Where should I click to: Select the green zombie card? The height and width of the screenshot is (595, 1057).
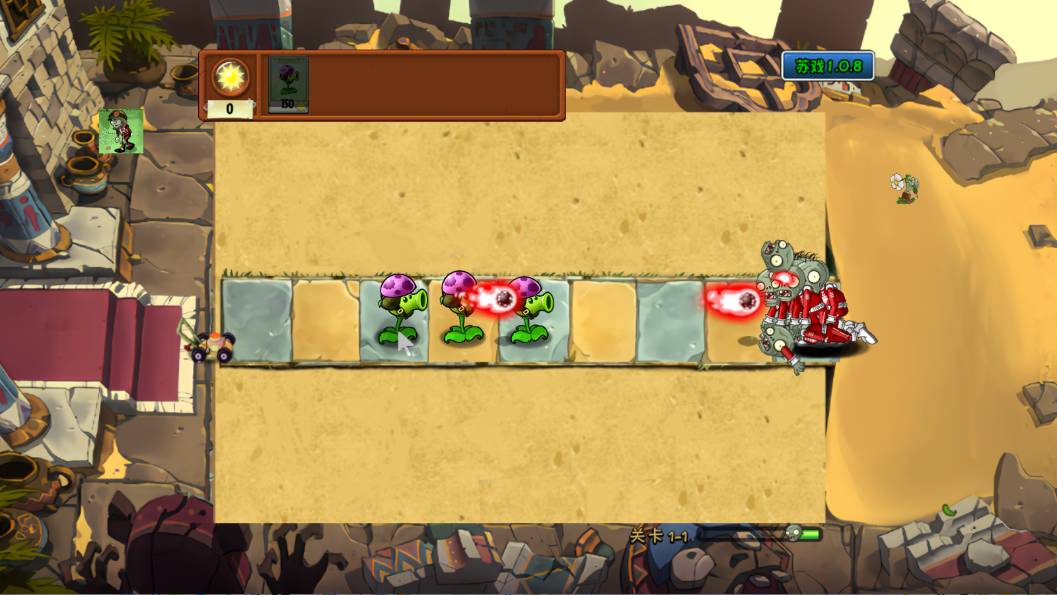click(x=121, y=131)
